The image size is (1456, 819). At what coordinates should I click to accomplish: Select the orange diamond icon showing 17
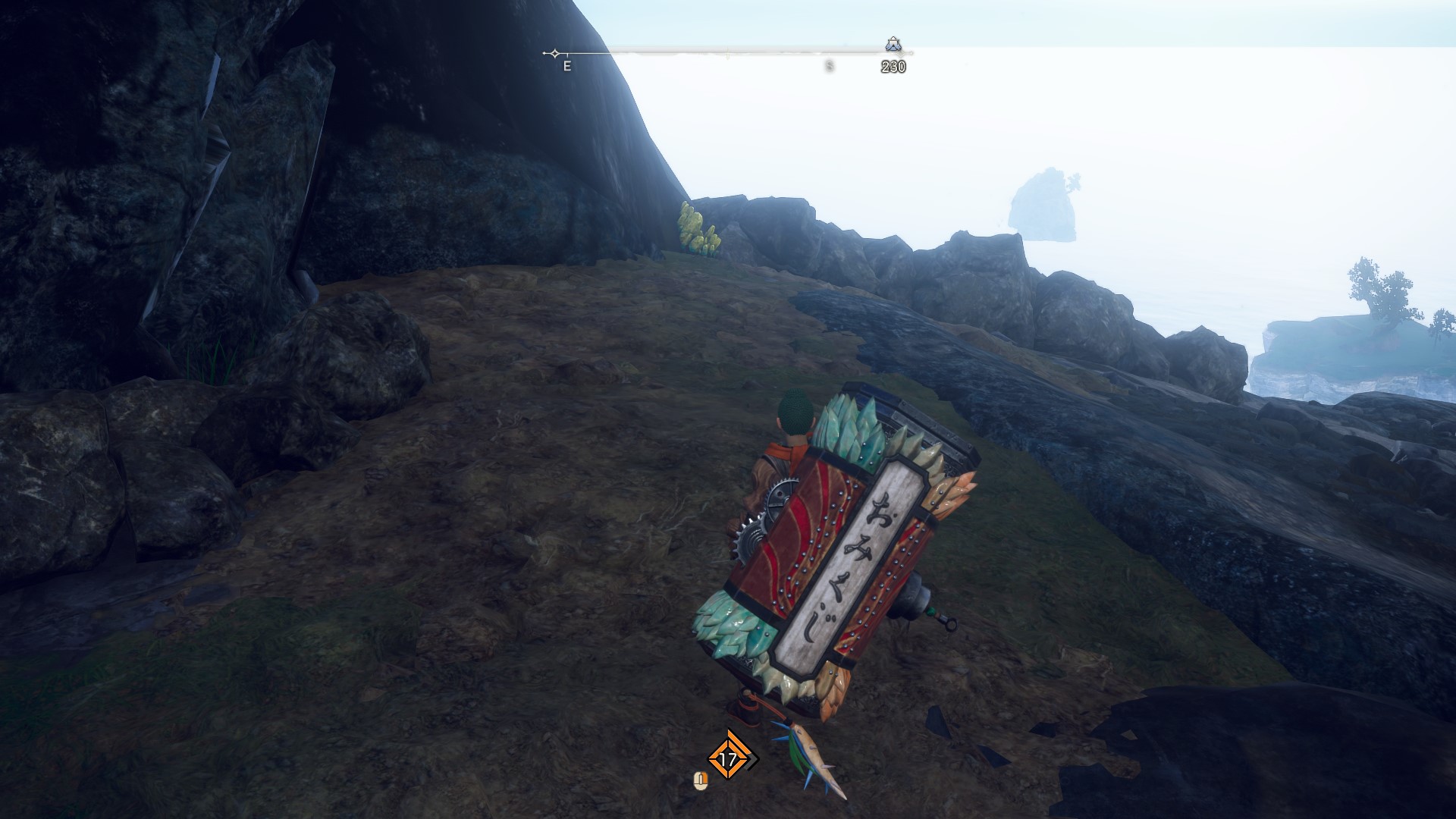pyautogui.click(x=729, y=758)
